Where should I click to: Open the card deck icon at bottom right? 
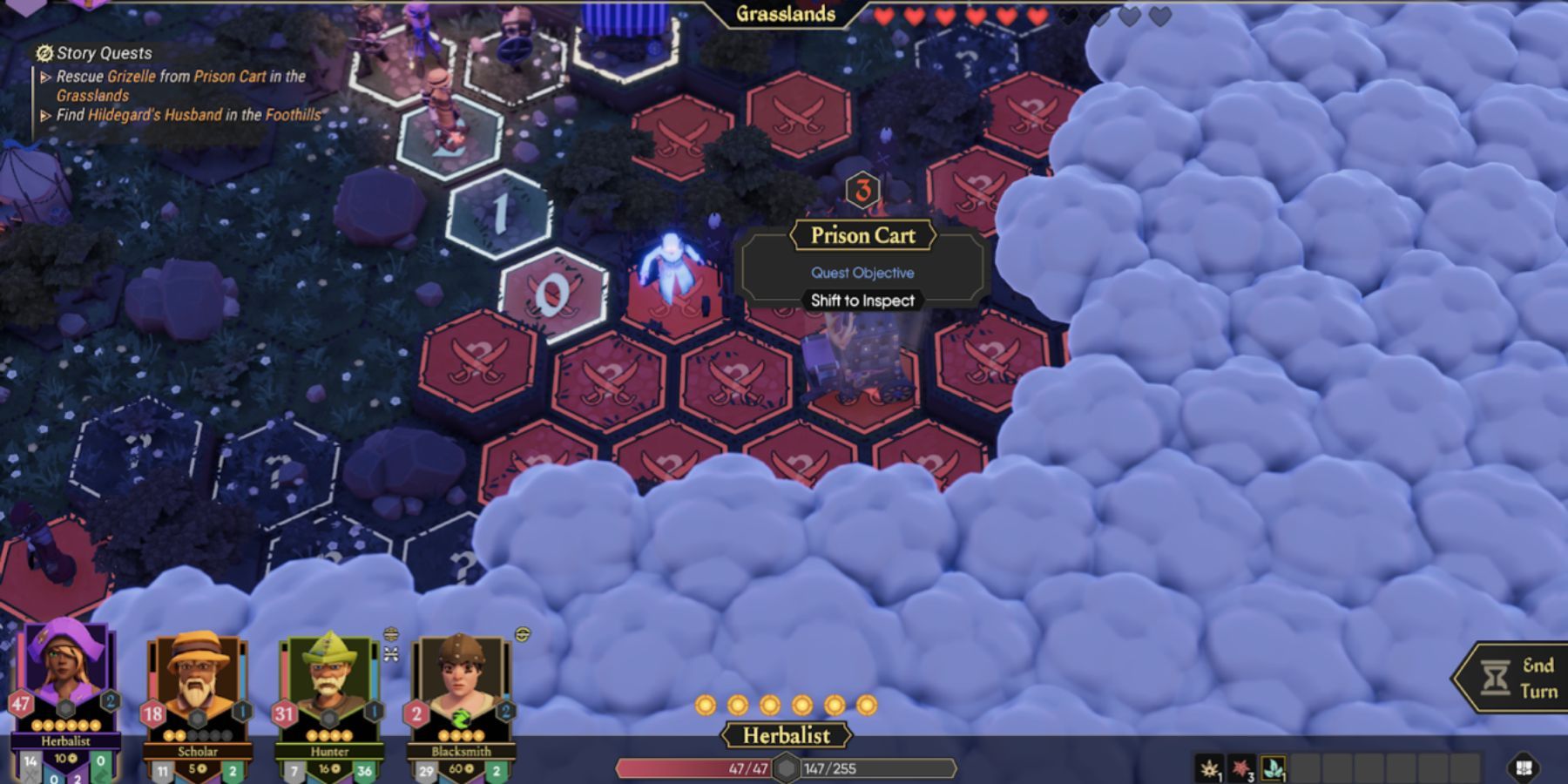[1523, 767]
